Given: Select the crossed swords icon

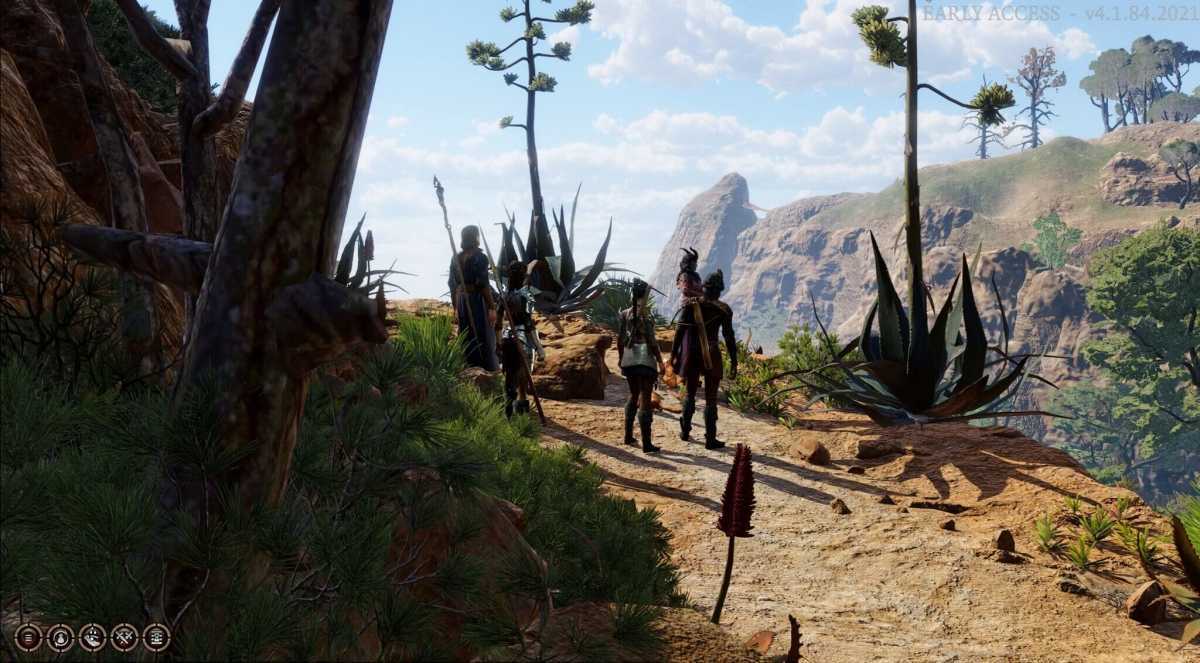Looking at the screenshot, I should (x=124, y=637).
